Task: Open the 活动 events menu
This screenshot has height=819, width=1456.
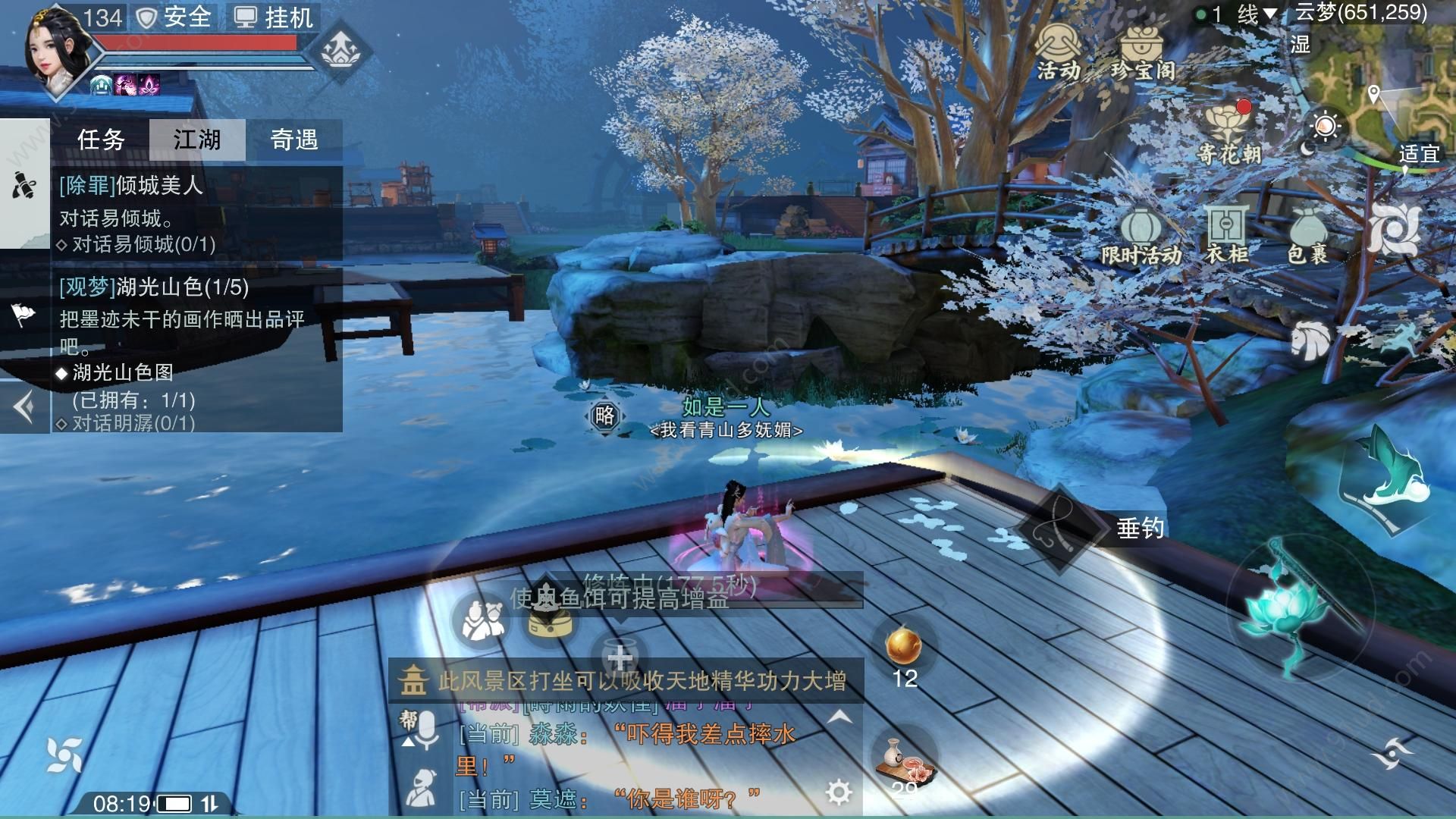Action: point(1059,52)
